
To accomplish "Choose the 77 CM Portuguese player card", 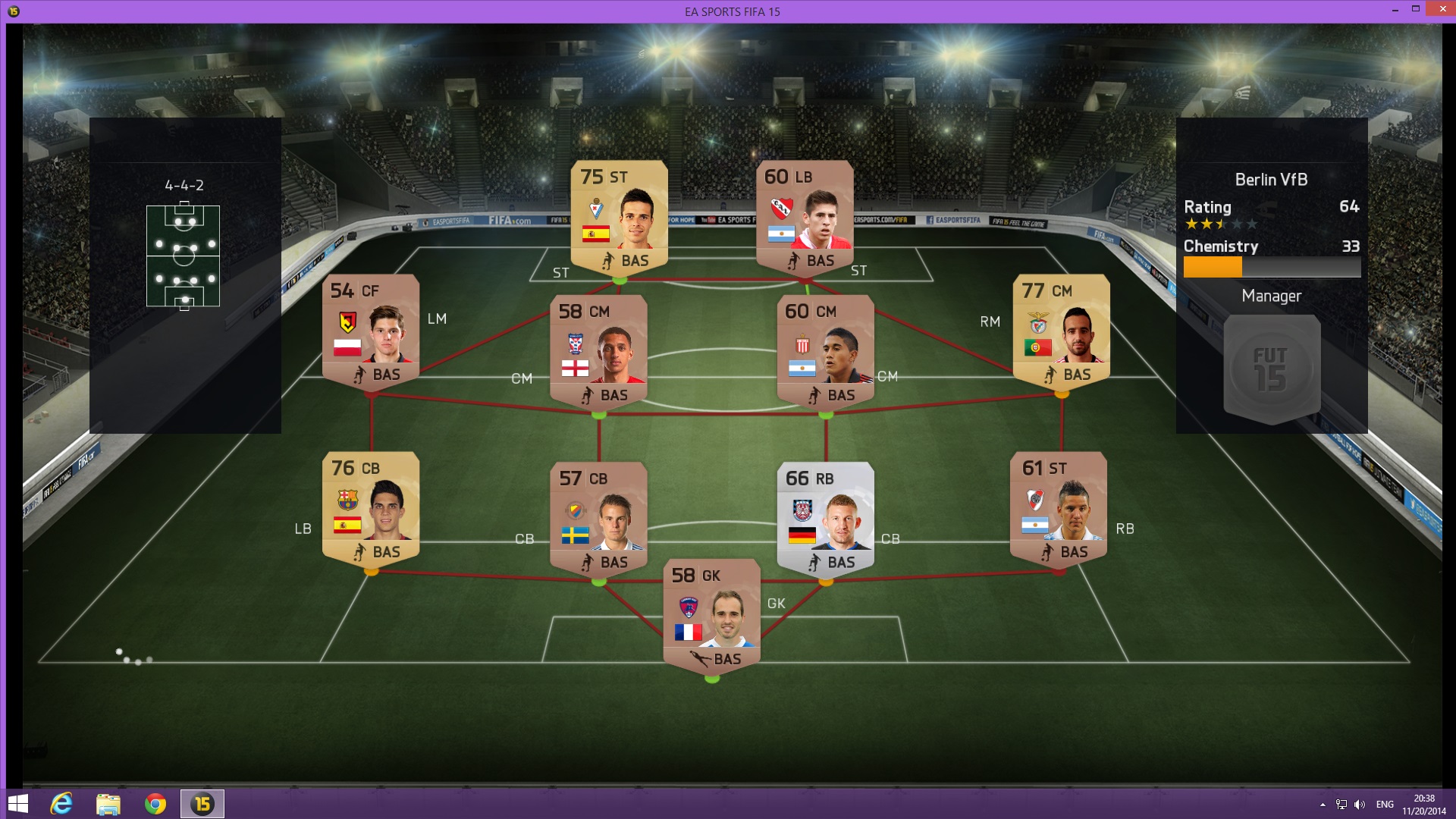I will 1061,331.
